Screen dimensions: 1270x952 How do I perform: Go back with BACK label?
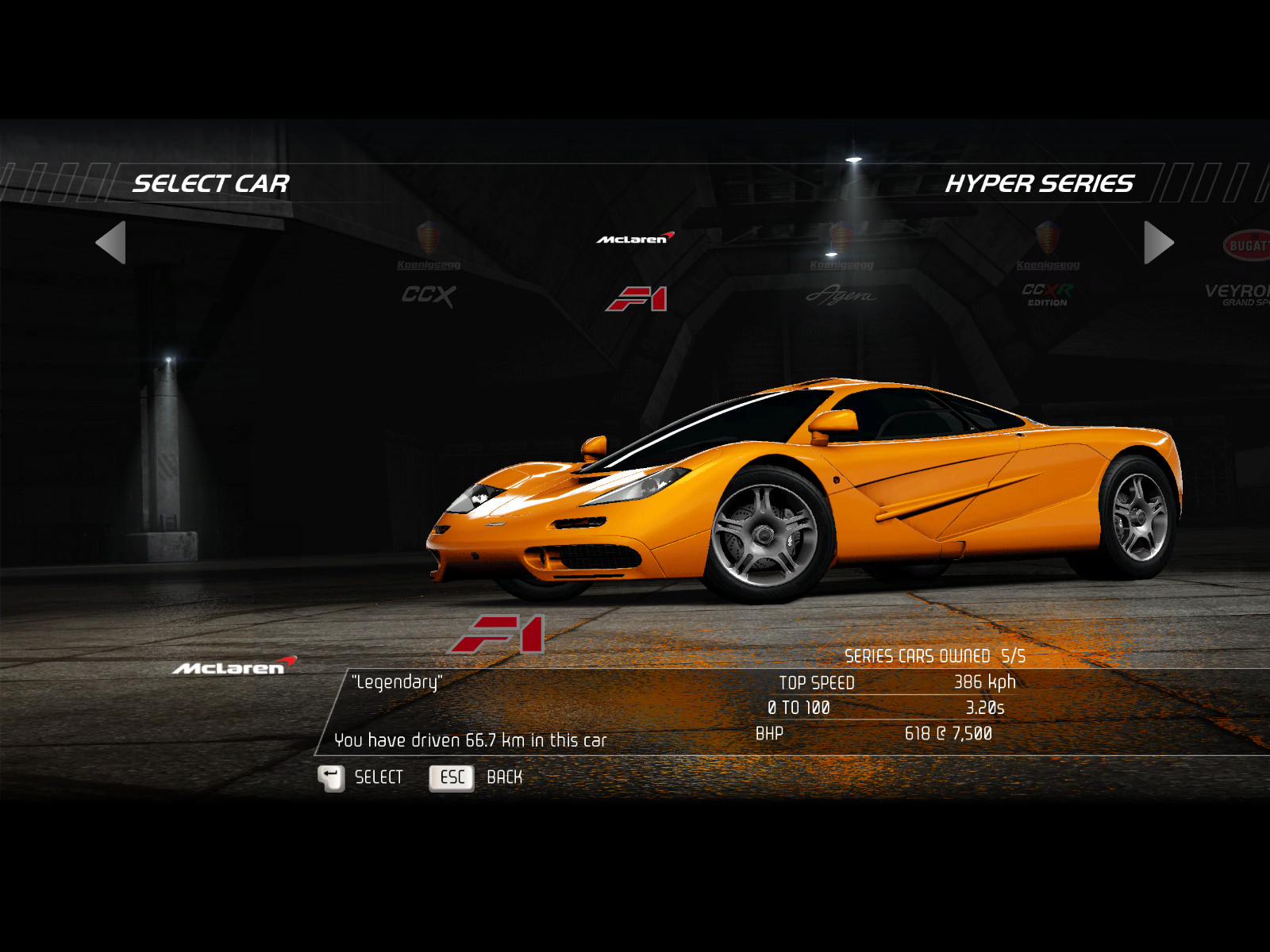[504, 777]
